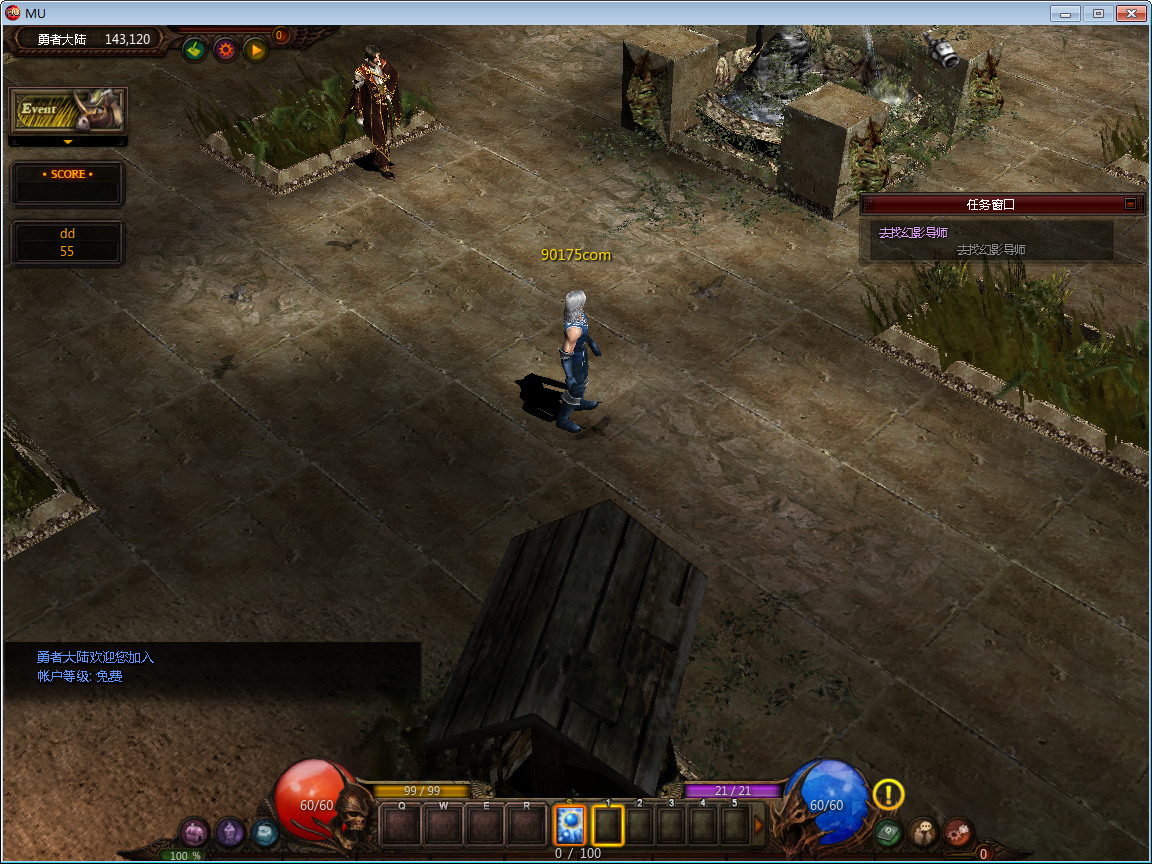Image resolution: width=1152 pixels, height=864 pixels.
Task: Close the MU game window
Action: coord(1131,14)
